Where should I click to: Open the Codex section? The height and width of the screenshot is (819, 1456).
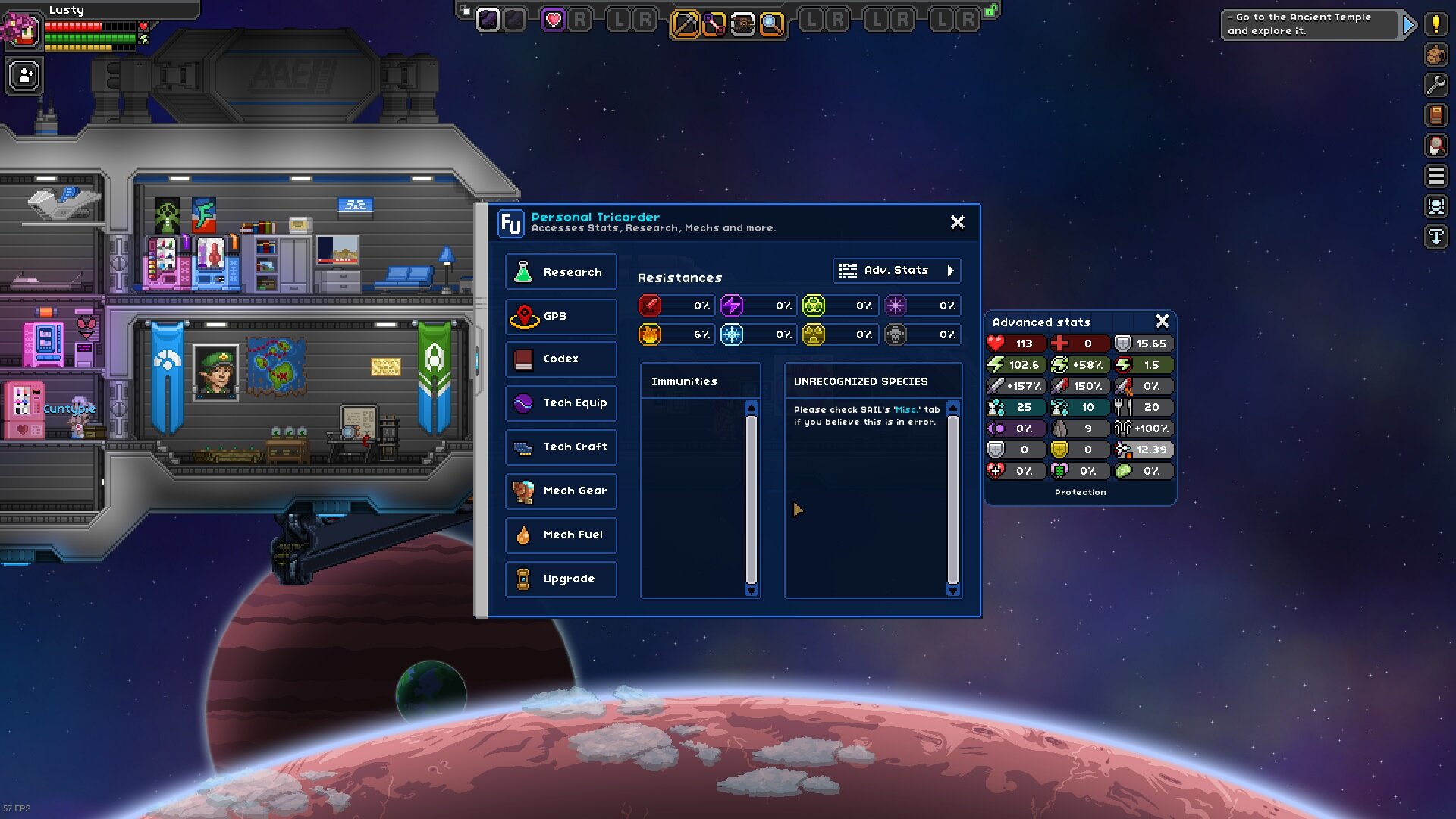(560, 359)
